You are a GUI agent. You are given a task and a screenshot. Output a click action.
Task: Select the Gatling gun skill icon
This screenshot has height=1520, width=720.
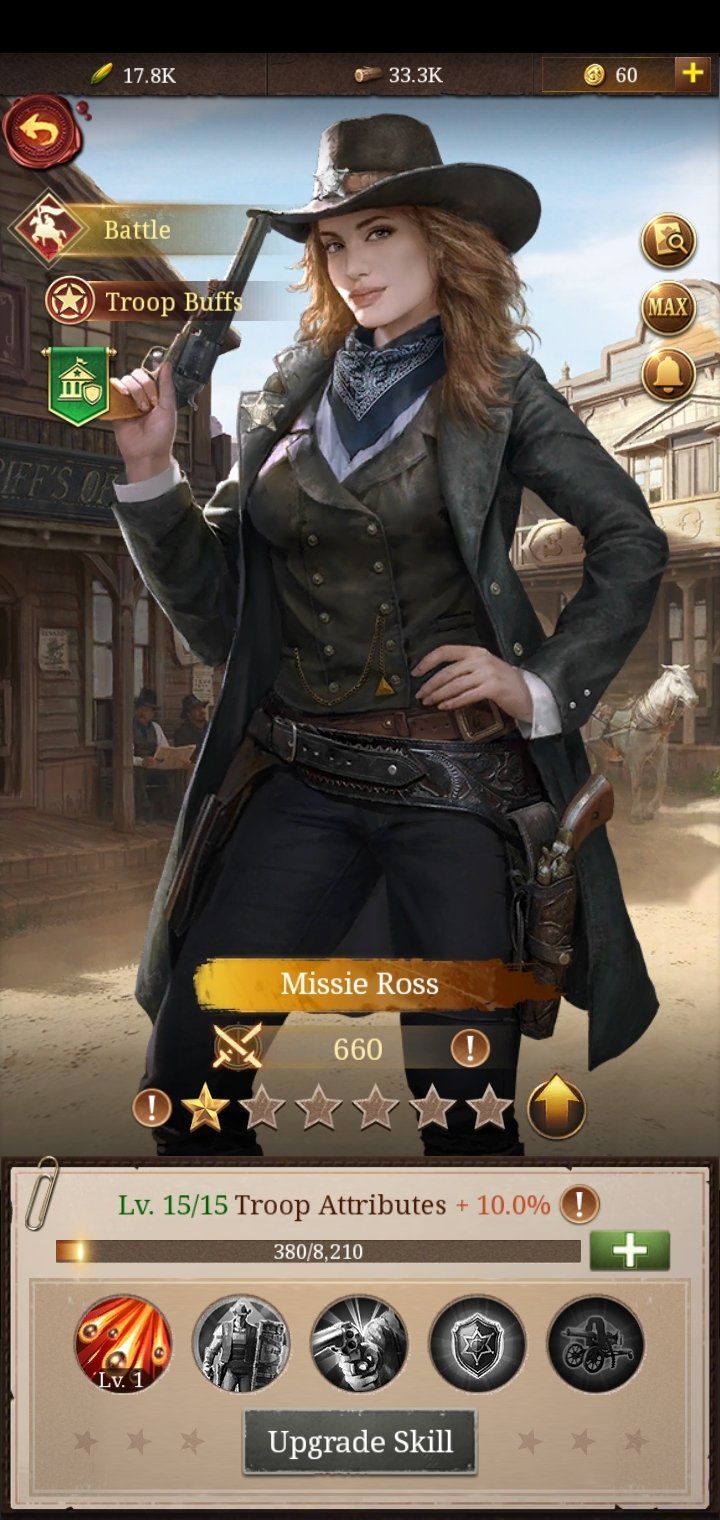595,1344
